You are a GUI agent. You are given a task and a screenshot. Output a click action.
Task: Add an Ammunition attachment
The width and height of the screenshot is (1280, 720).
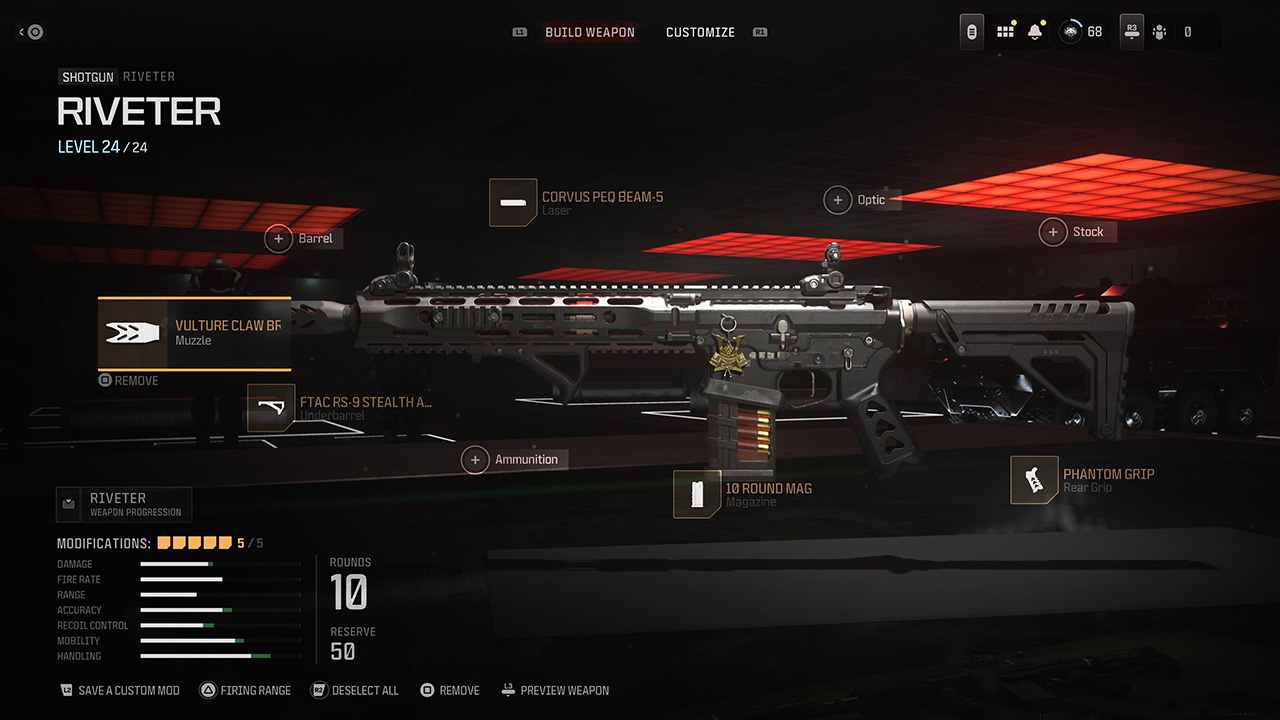tap(514, 460)
